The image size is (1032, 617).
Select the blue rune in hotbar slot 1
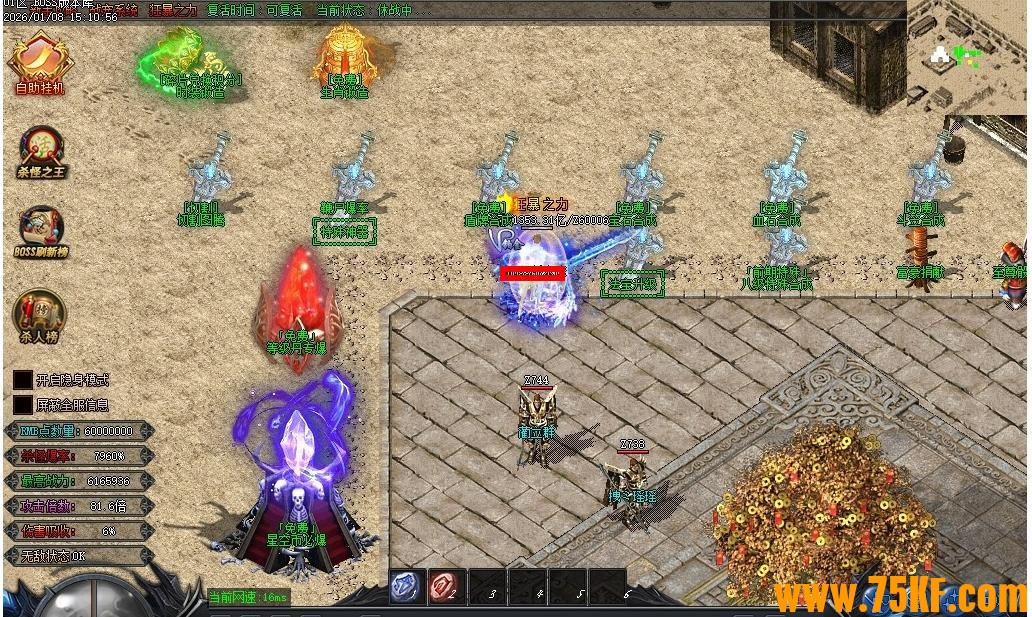(x=407, y=587)
